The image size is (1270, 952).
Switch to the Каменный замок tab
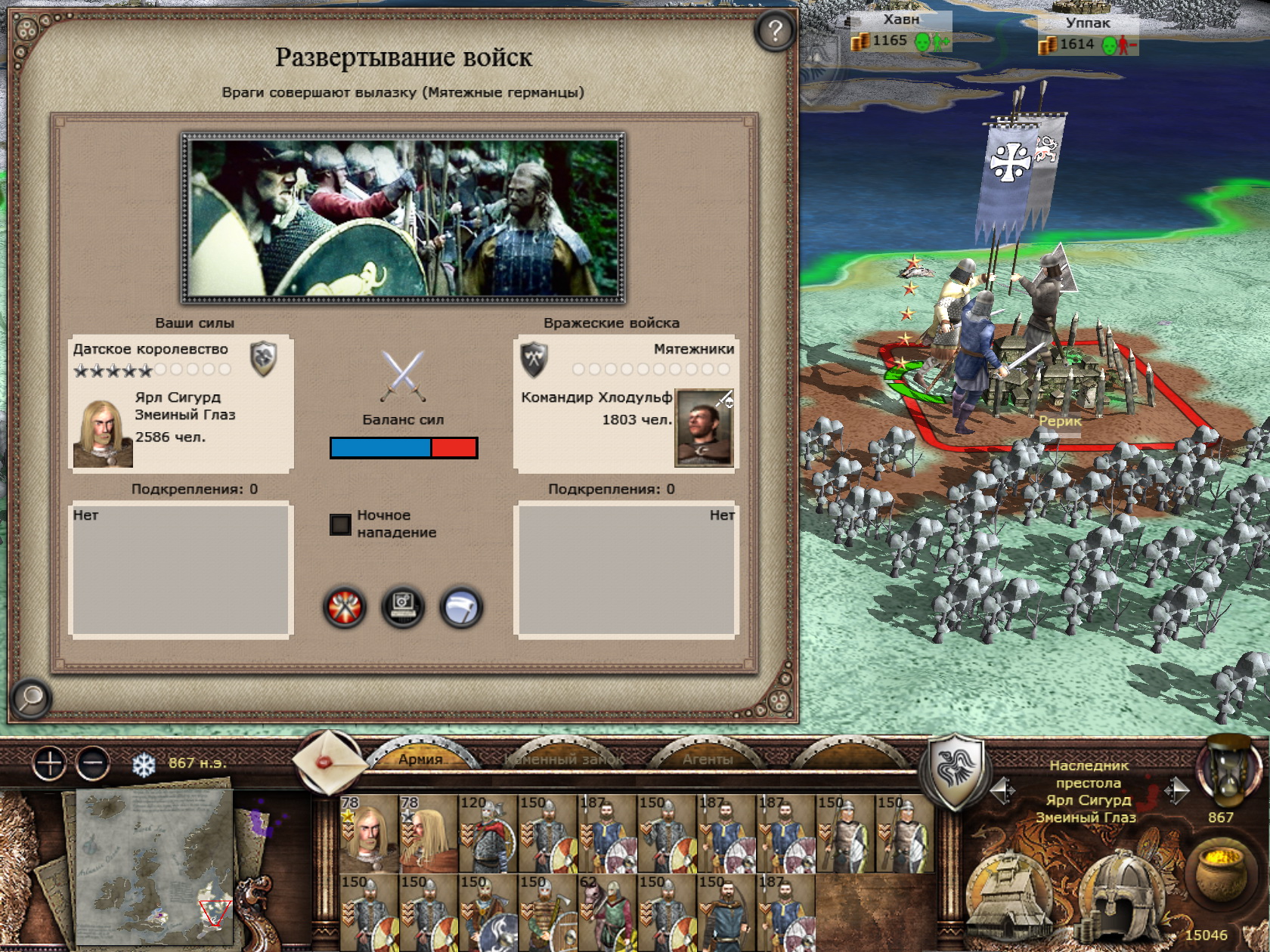click(564, 759)
